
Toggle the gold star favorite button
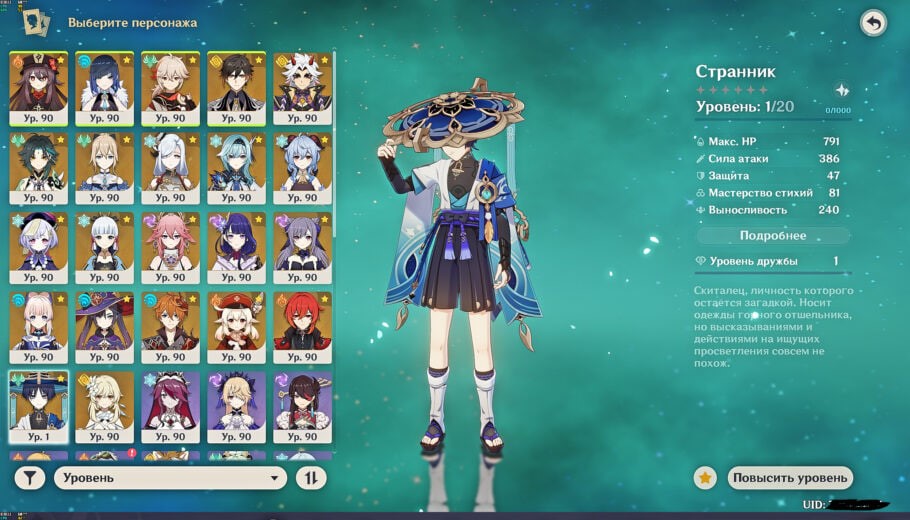[705, 478]
